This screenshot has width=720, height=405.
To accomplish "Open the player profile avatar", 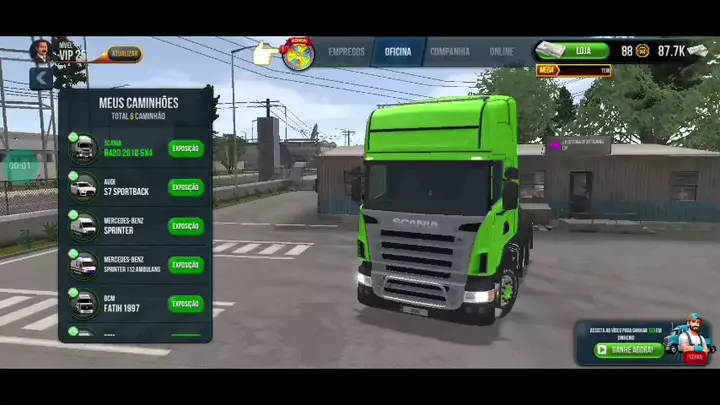I will (42, 51).
